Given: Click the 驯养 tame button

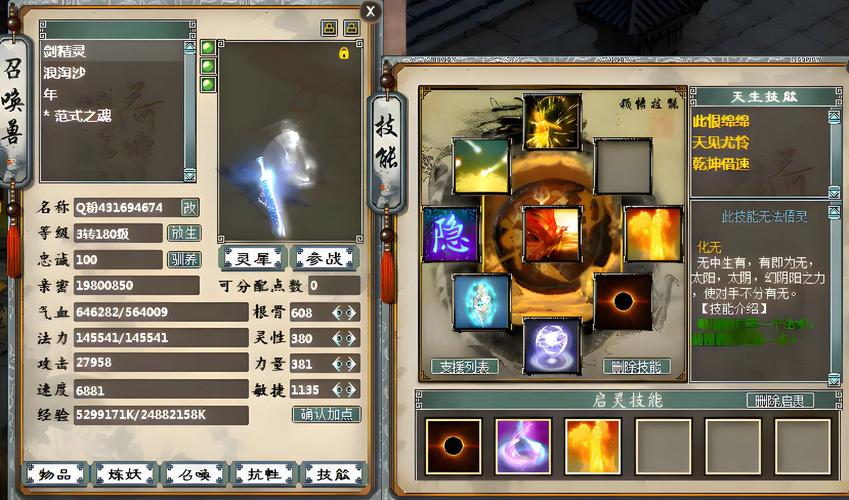Looking at the screenshot, I should tap(184, 259).
